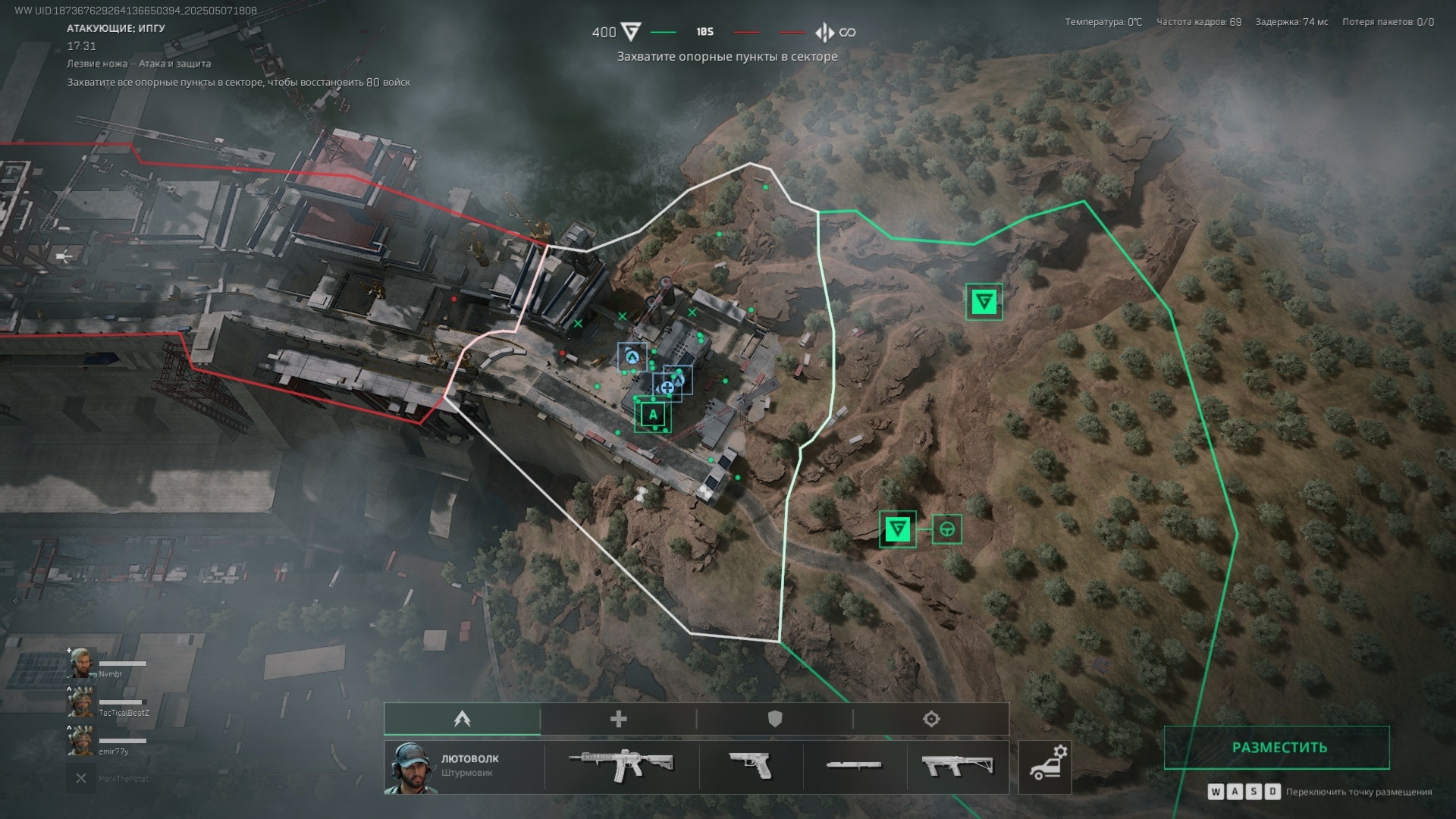Switch to the assault class tab
This screenshot has height=819, width=1456.
pyautogui.click(x=463, y=719)
